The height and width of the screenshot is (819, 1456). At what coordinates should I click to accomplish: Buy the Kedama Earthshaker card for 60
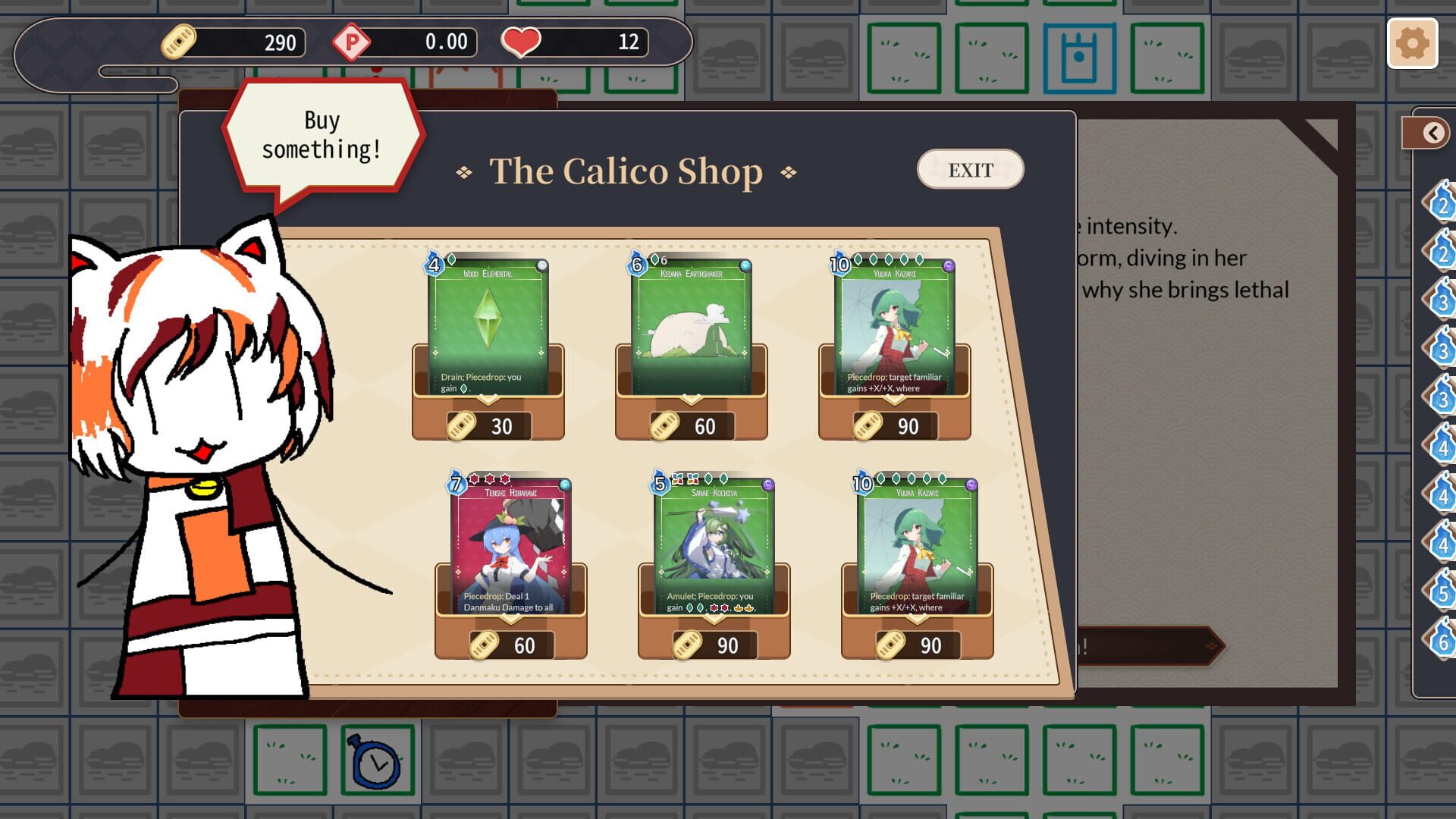coord(692,425)
